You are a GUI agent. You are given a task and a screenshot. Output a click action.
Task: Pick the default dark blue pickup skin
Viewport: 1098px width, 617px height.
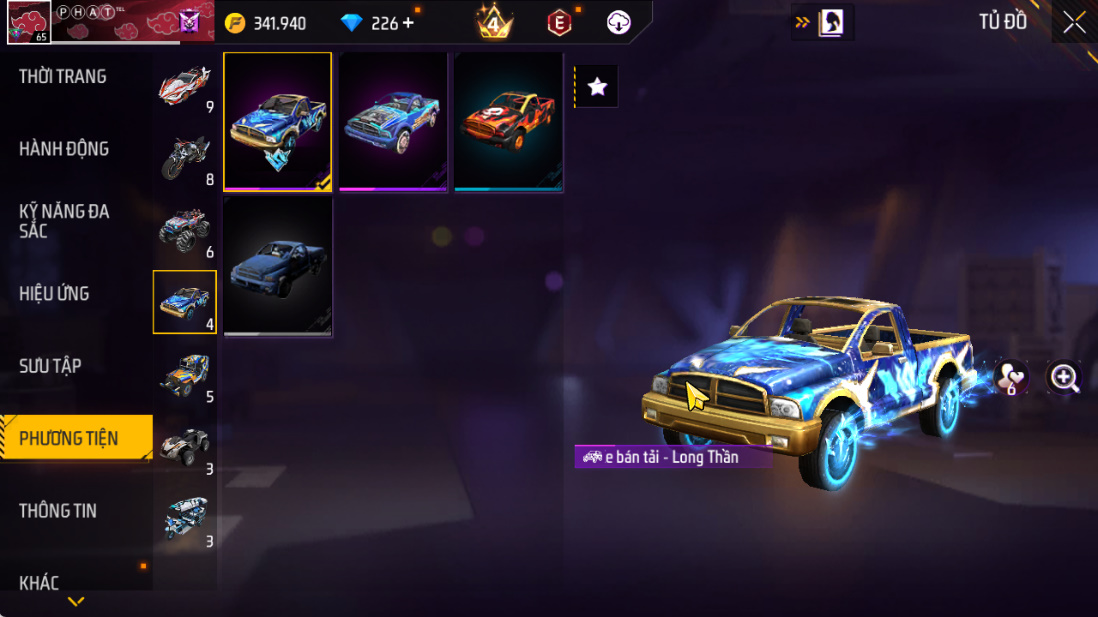278,266
